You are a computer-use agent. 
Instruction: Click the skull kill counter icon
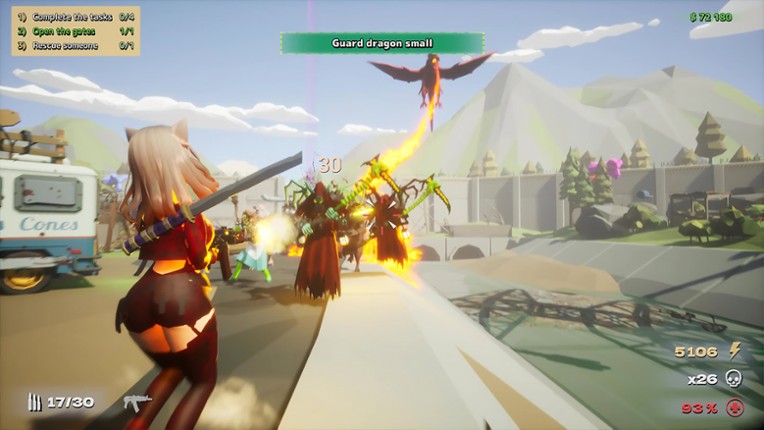coord(734,379)
